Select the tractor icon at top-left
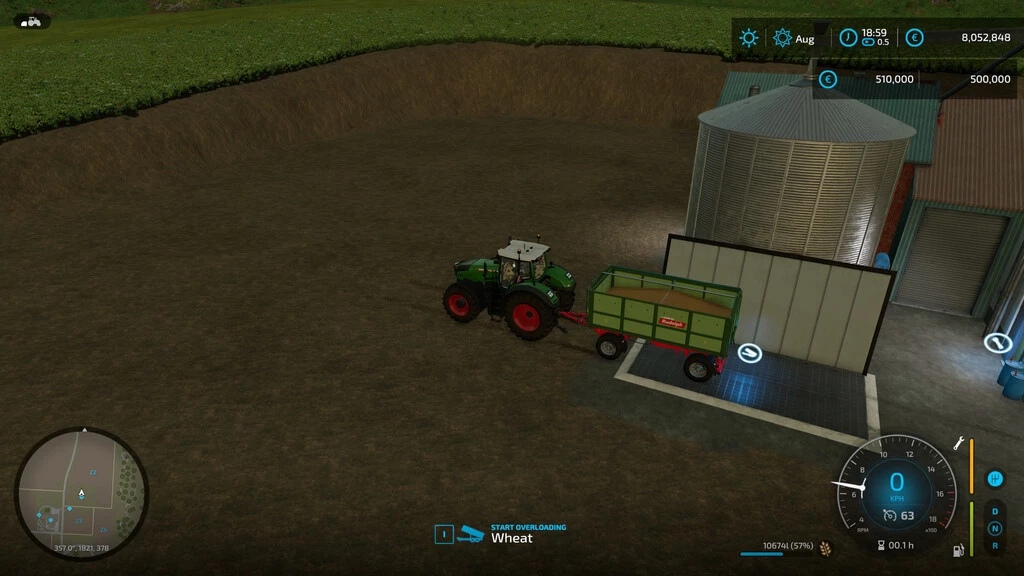 [31, 20]
